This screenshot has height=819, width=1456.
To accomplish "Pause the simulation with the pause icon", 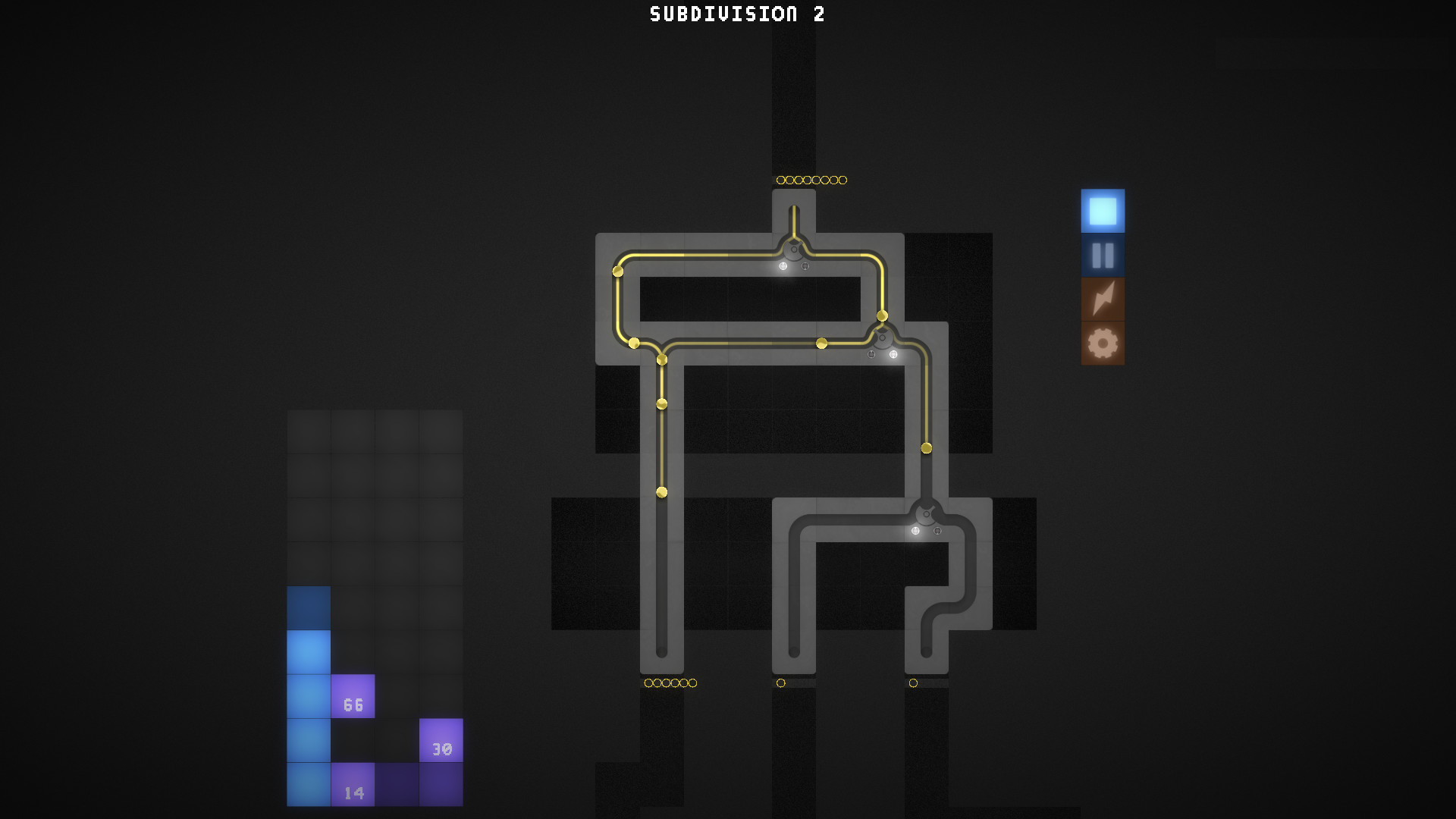I will pyautogui.click(x=1102, y=256).
